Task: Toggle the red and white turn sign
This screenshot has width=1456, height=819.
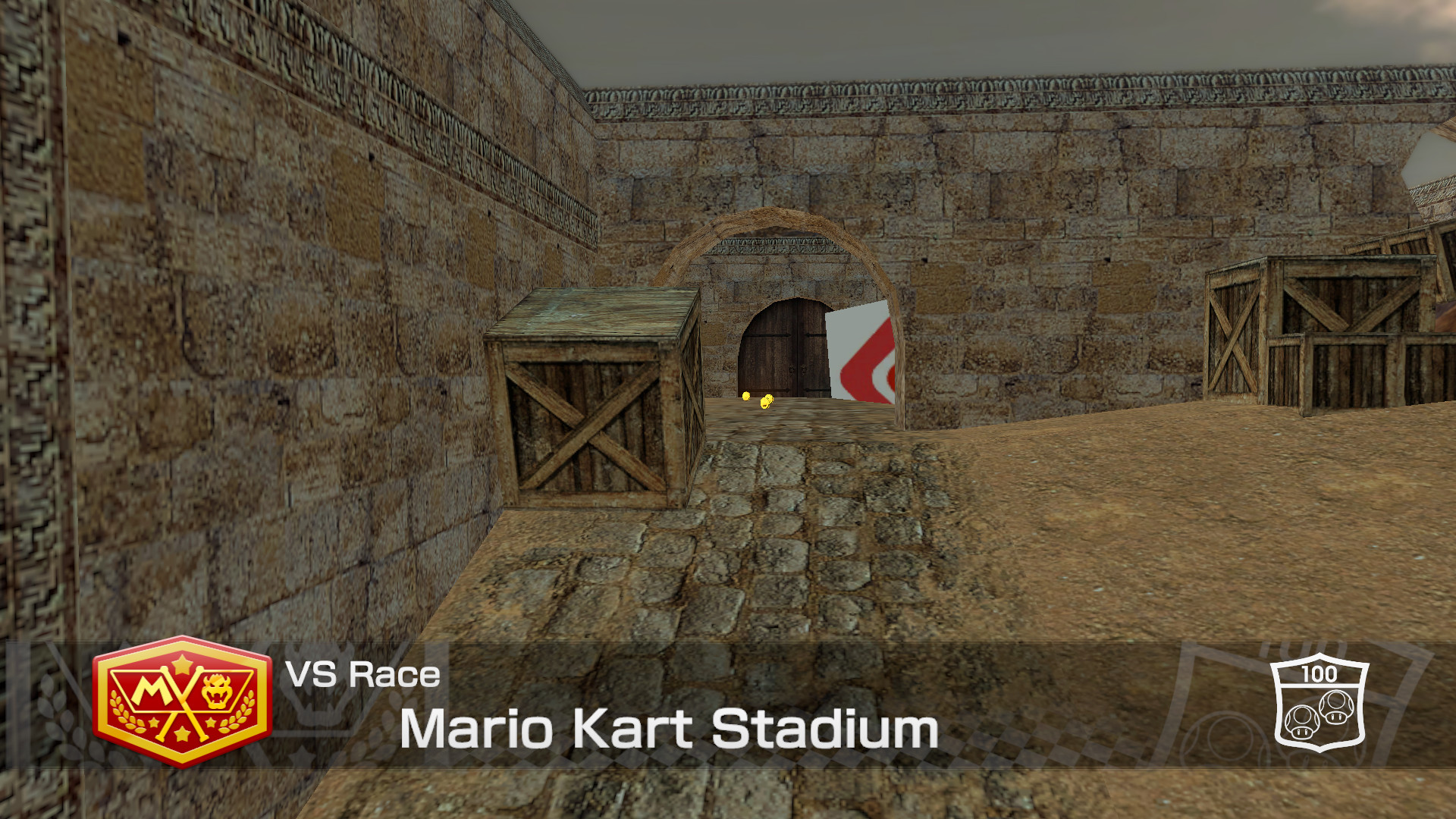Action: coord(864,356)
